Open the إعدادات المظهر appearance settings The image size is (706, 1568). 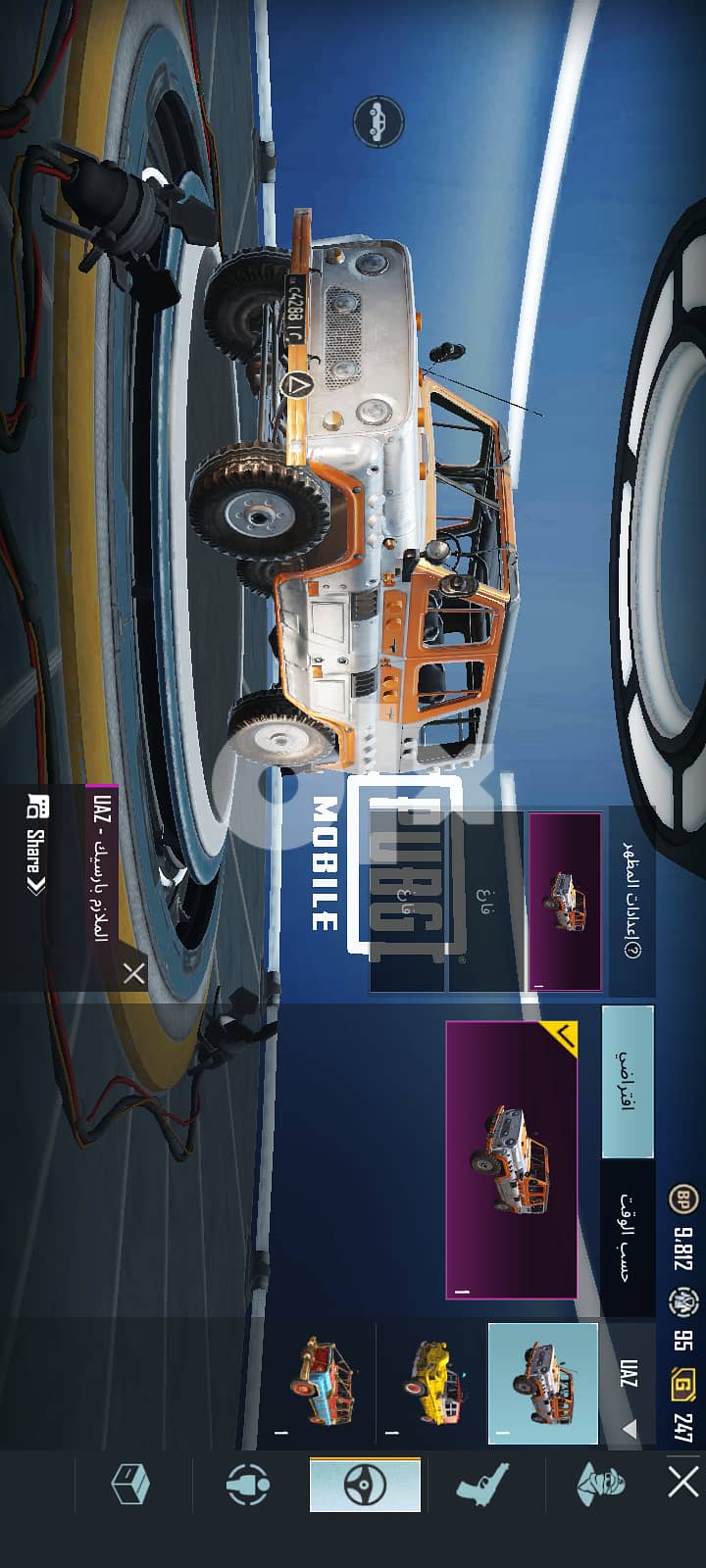point(632,900)
